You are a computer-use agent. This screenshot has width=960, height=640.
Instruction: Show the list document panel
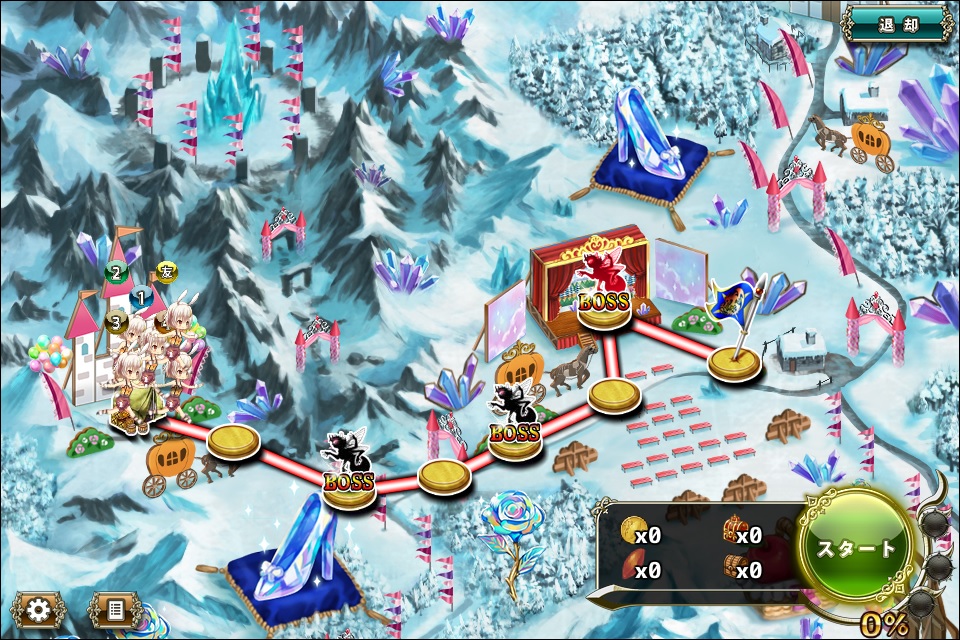[114, 609]
